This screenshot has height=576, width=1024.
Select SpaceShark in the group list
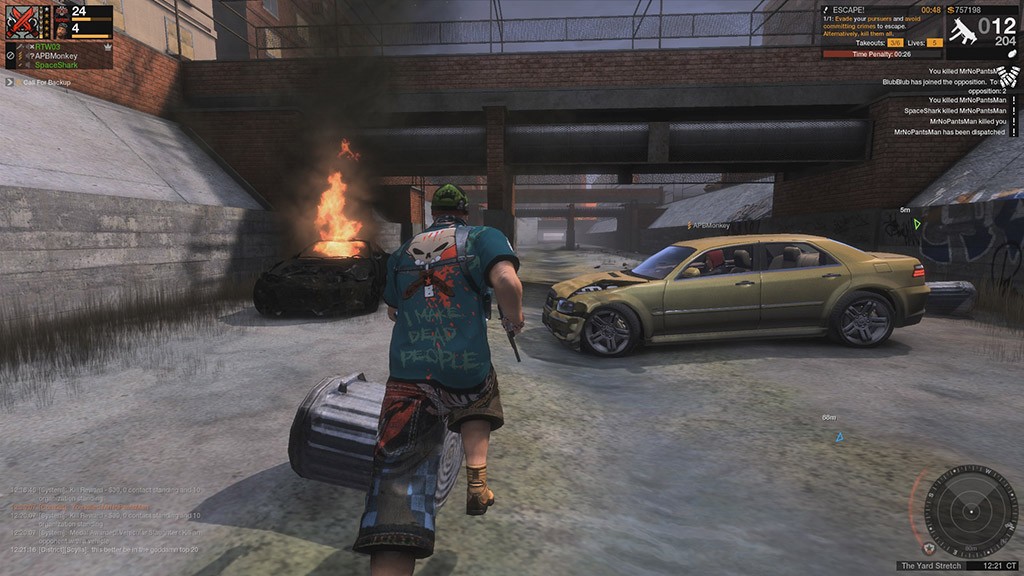pos(55,65)
